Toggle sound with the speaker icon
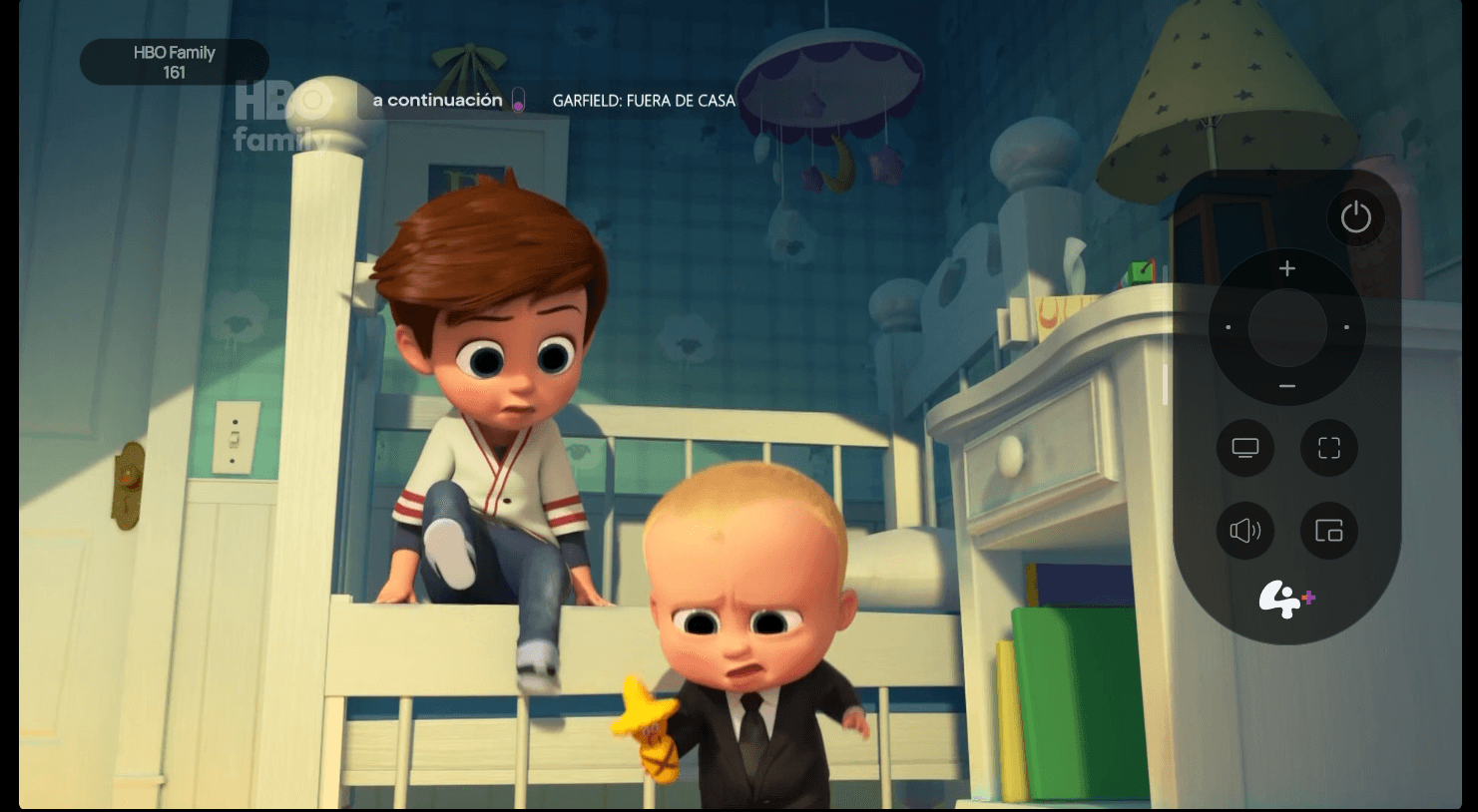 coord(1245,531)
